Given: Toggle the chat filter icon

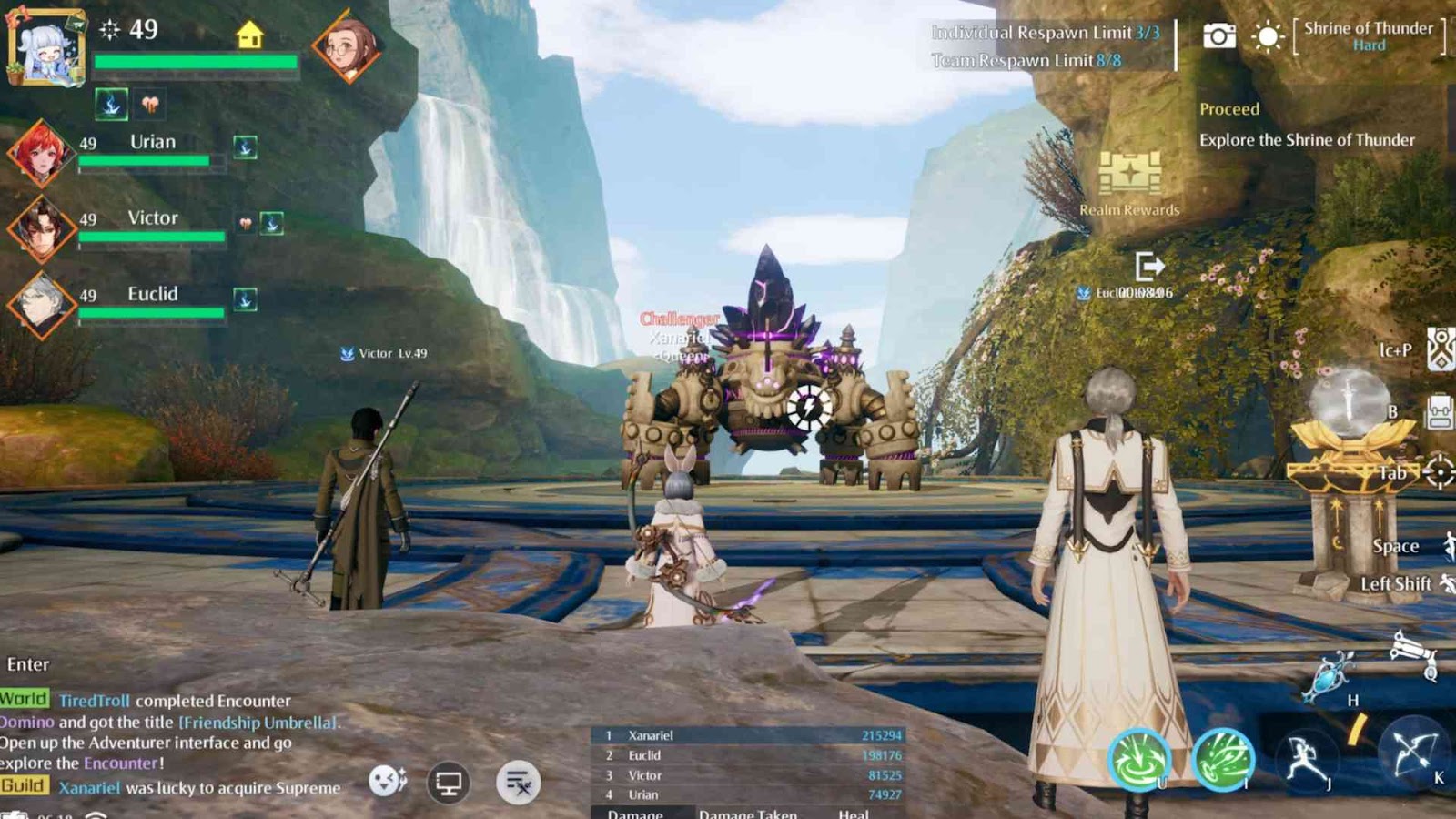Looking at the screenshot, I should pos(519,783).
